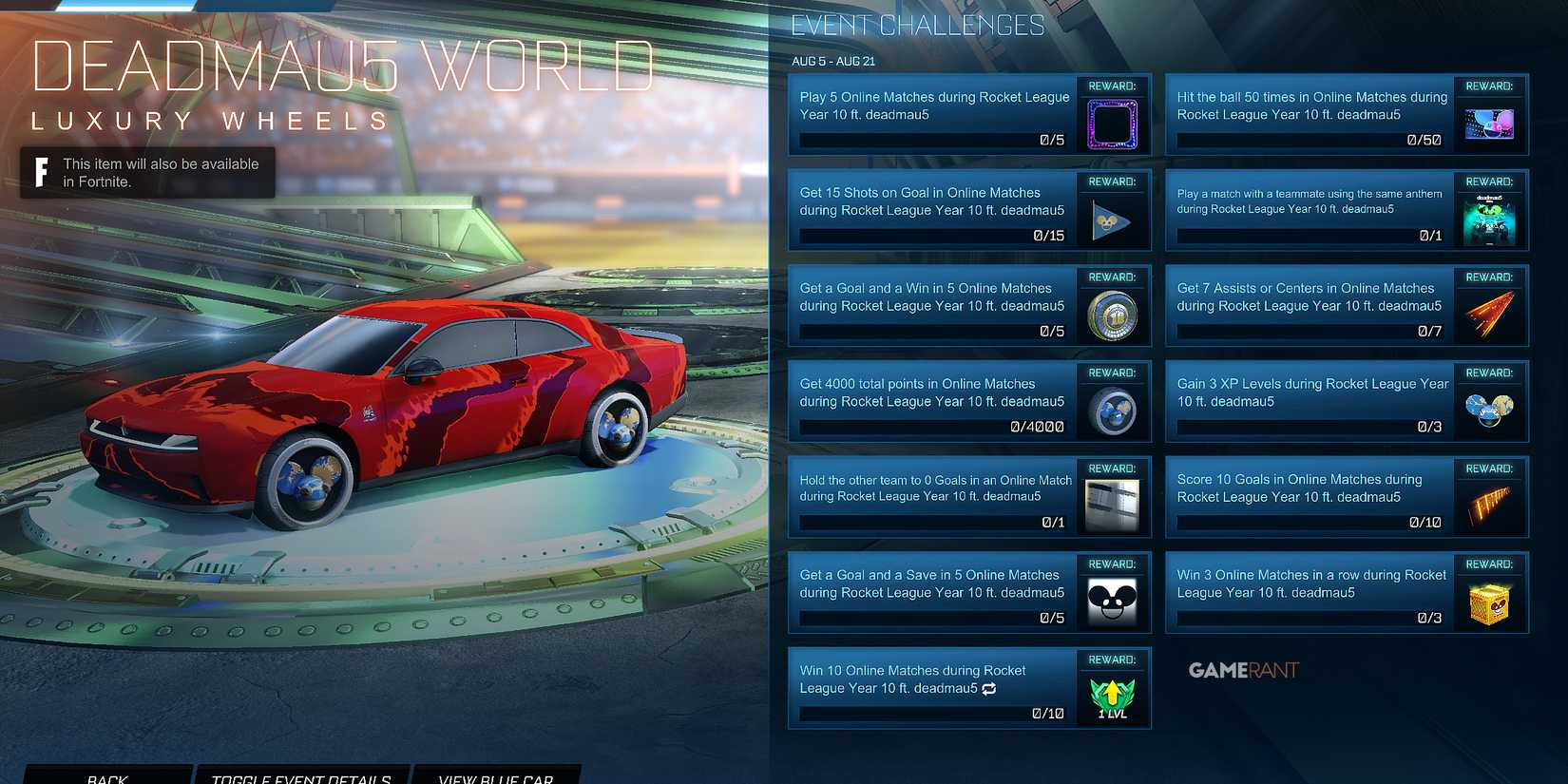
Task: Open the gold coin wheel reward icon
Action: pos(1113,315)
